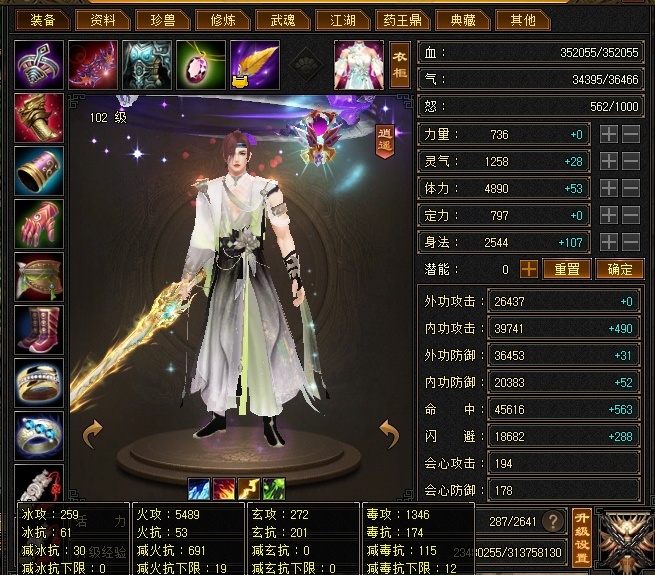Choose the pink gem amulet slot
This screenshot has width=655, height=575.
click(x=201, y=64)
